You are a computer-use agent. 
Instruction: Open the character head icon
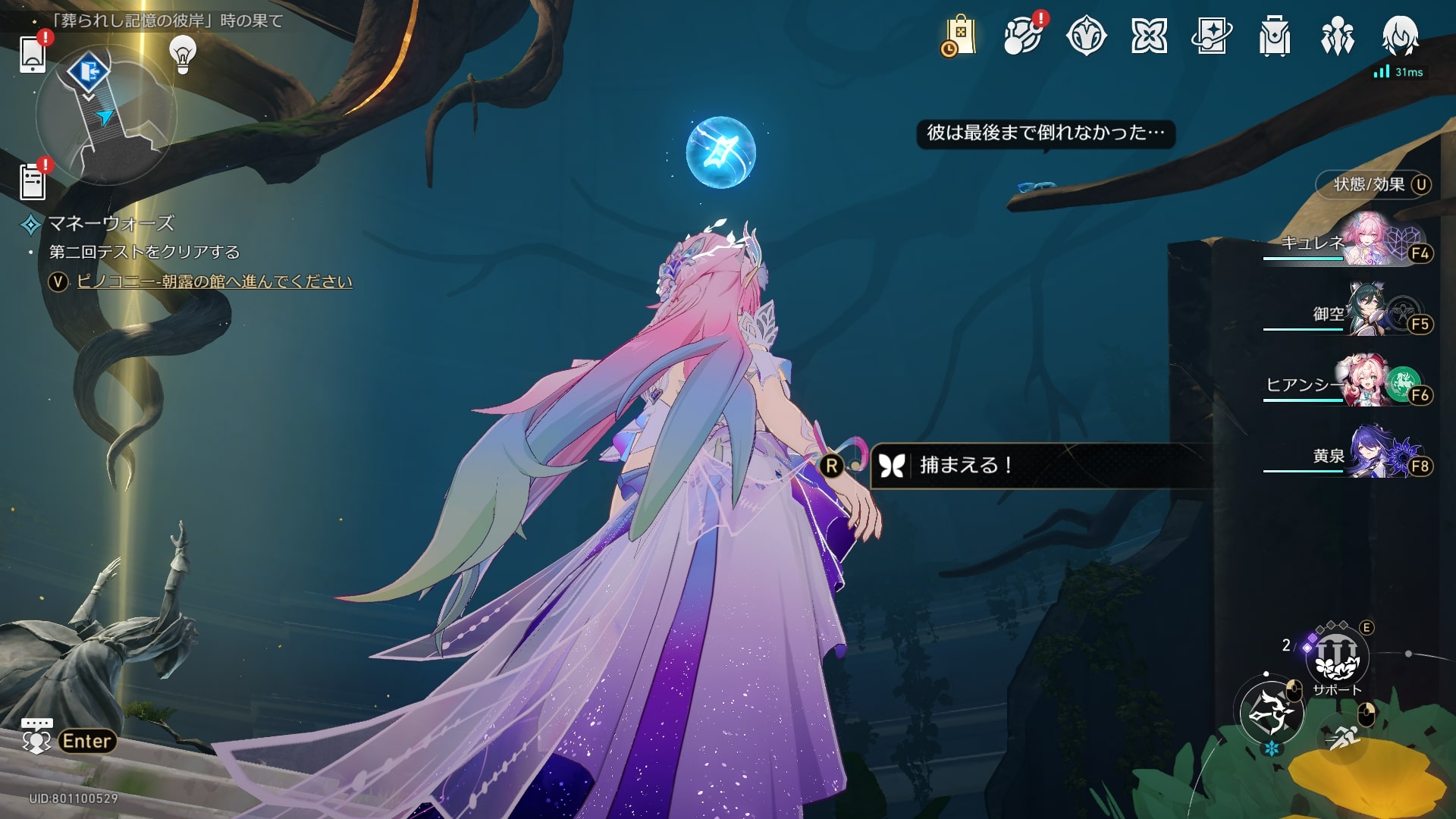[1400, 36]
